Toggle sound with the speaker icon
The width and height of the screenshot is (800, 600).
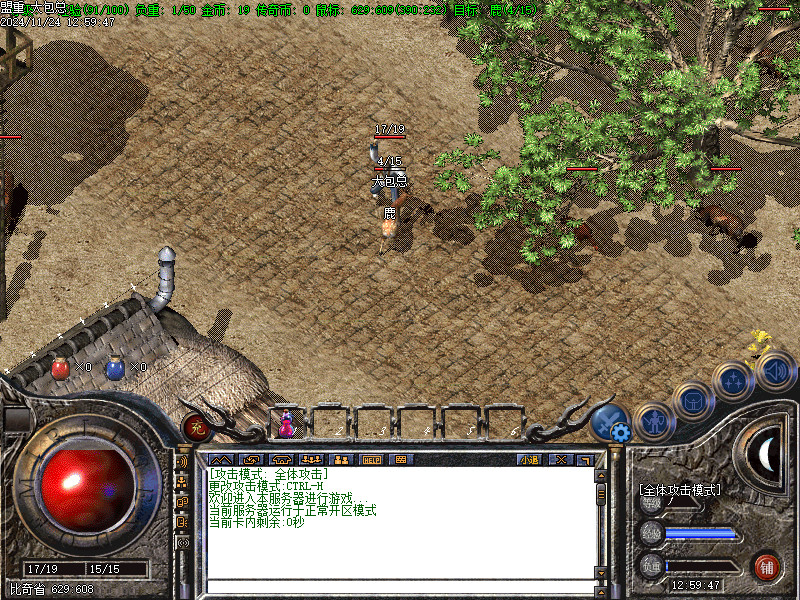click(x=776, y=371)
